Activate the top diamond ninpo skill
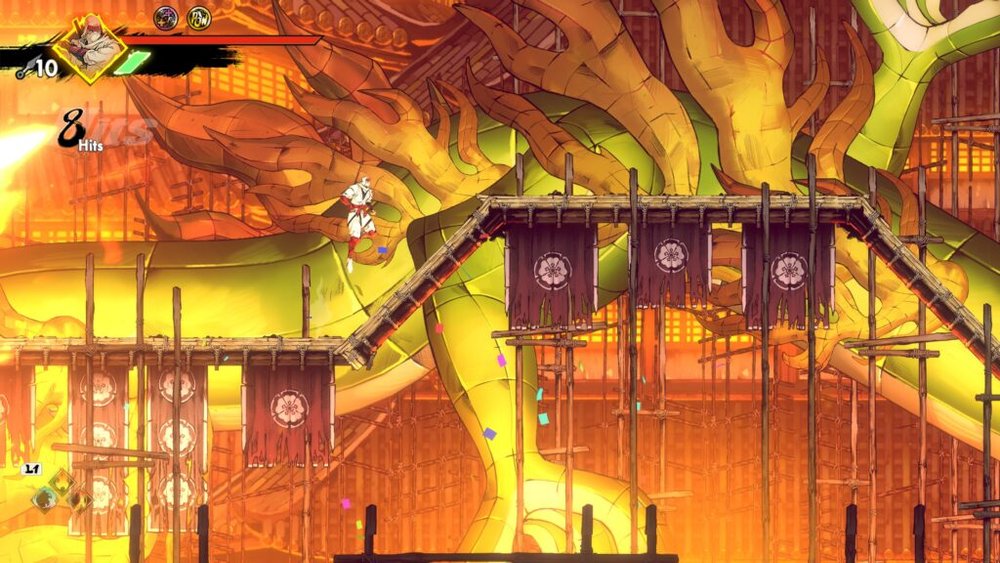Image resolution: width=1000 pixels, height=563 pixels. coord(62,480)
